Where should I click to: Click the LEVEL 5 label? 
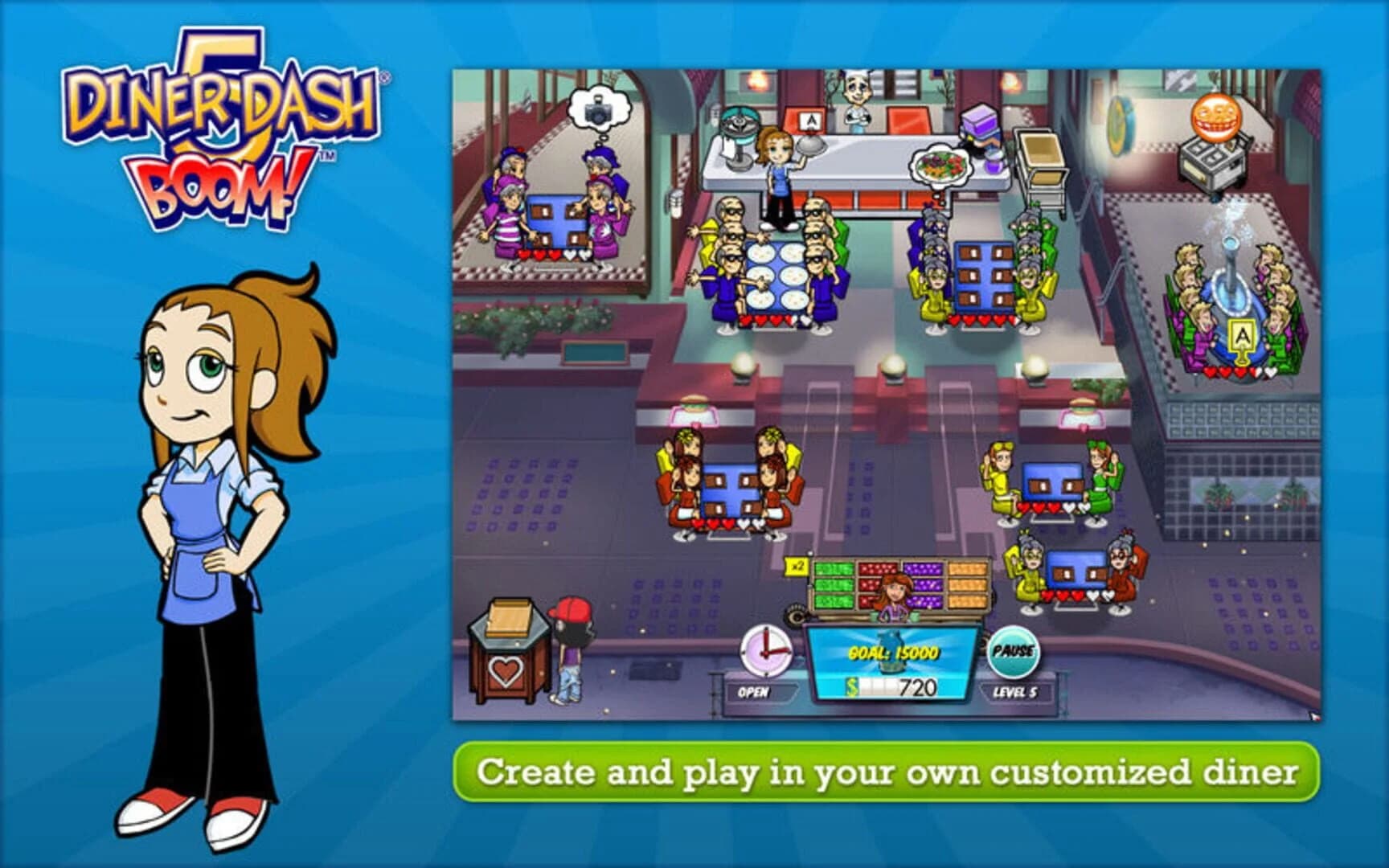(1016, 691)
